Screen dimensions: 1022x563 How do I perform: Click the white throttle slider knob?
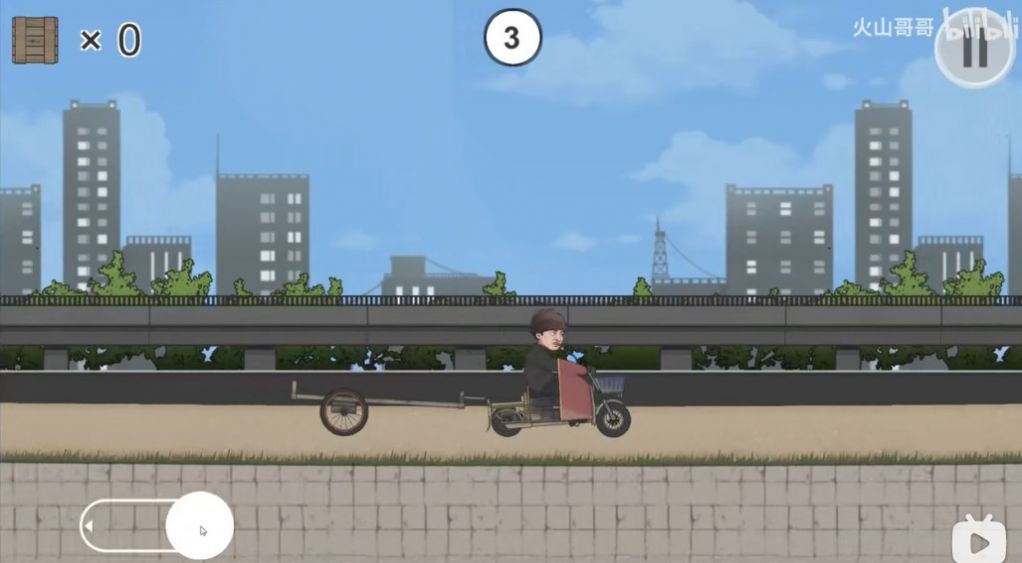tap(200, 525)
